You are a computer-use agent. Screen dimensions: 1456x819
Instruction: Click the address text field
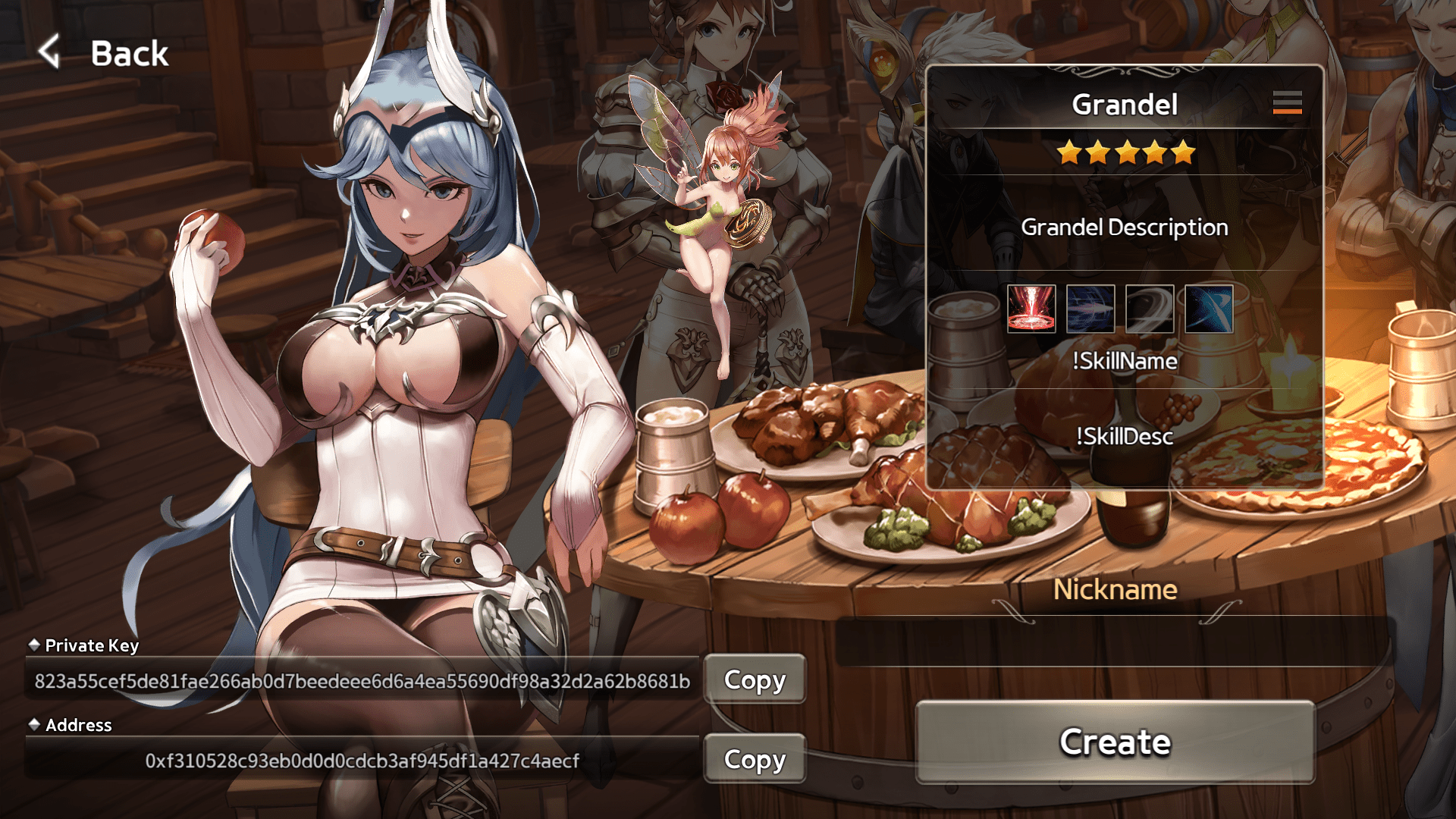click(x=362, y=761)
